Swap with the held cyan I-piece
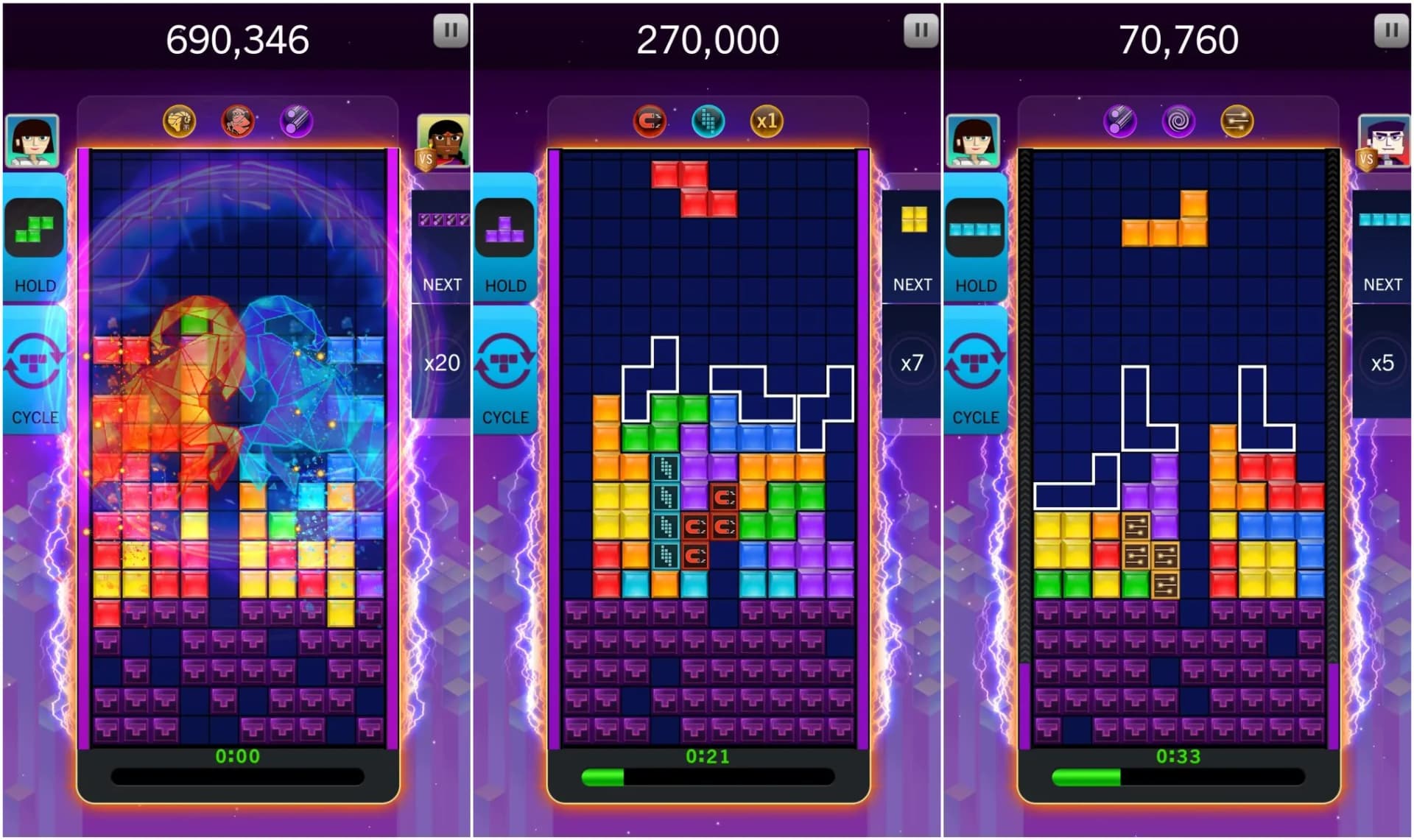This screenshot has width=1414, height=840. pyautogui.click(x=975, y=228)
